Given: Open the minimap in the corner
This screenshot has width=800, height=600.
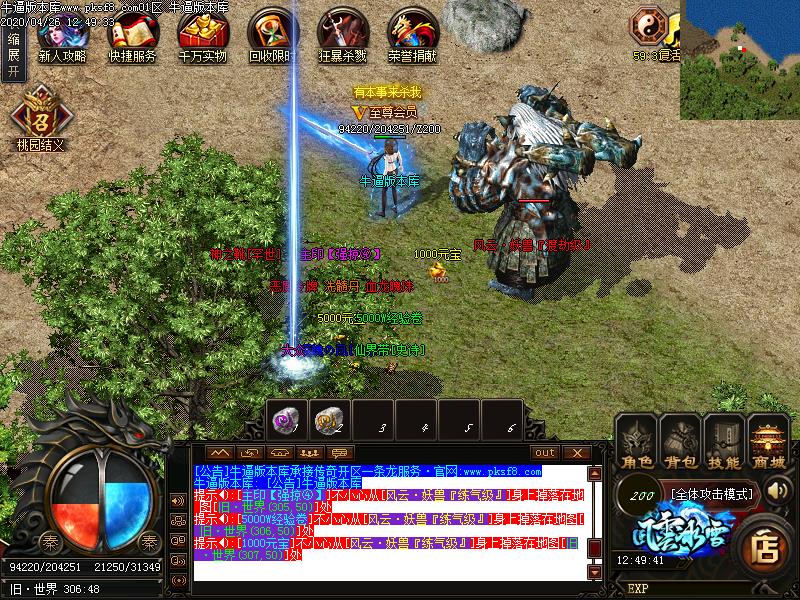Looking at the screenshot, I should point(741,55).
